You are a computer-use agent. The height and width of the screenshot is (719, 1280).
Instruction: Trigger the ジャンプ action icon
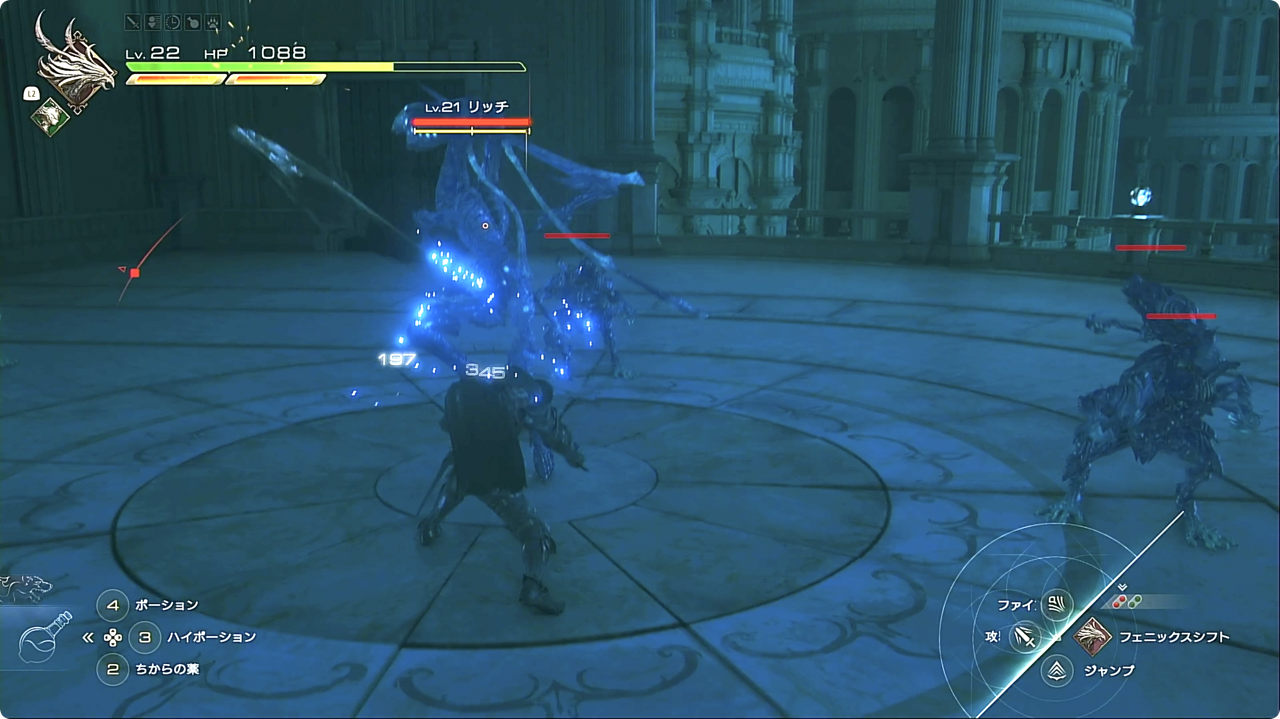(1057, 670)
